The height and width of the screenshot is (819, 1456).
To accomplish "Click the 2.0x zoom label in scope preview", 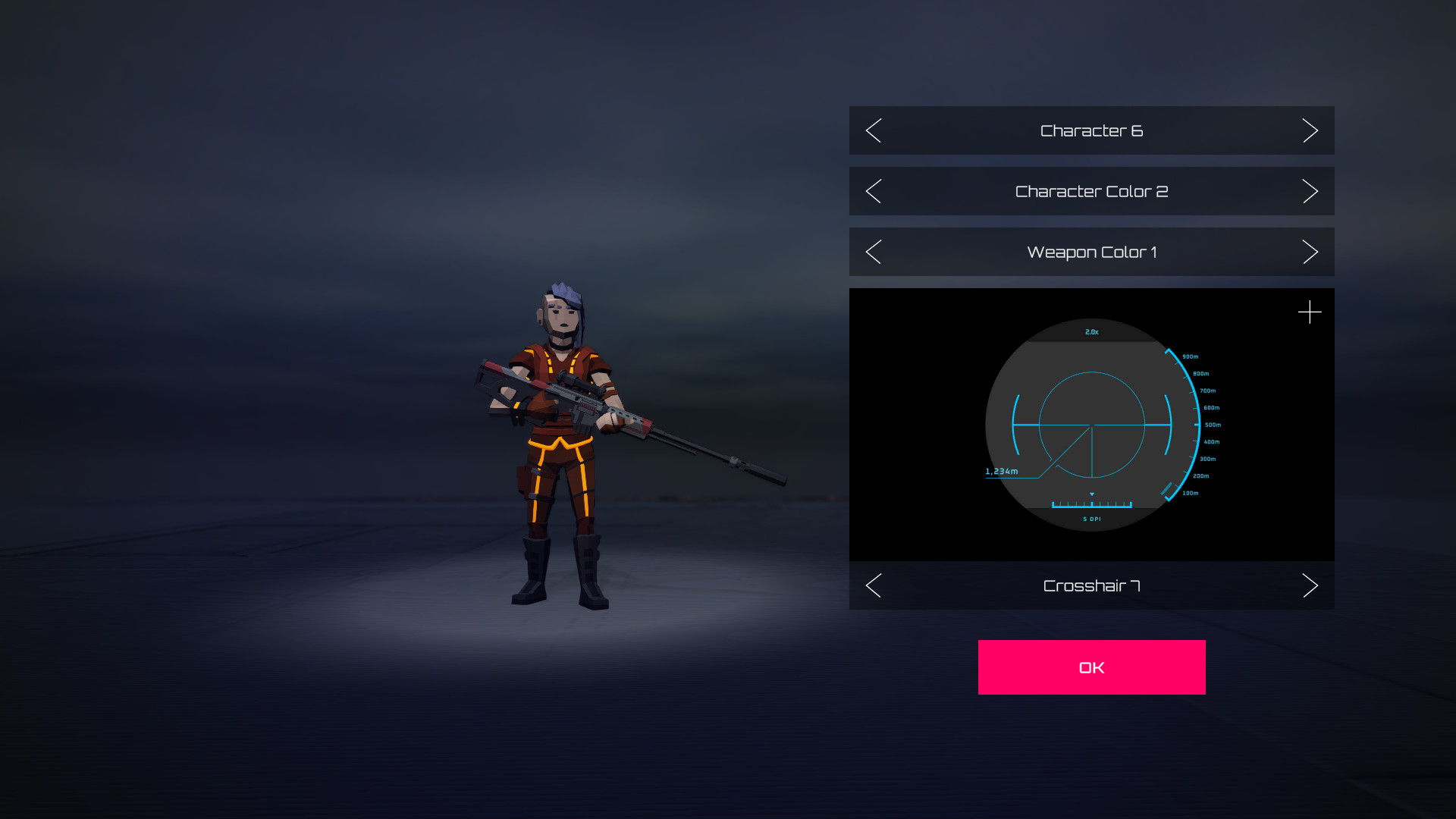I will pos(1091,331).
